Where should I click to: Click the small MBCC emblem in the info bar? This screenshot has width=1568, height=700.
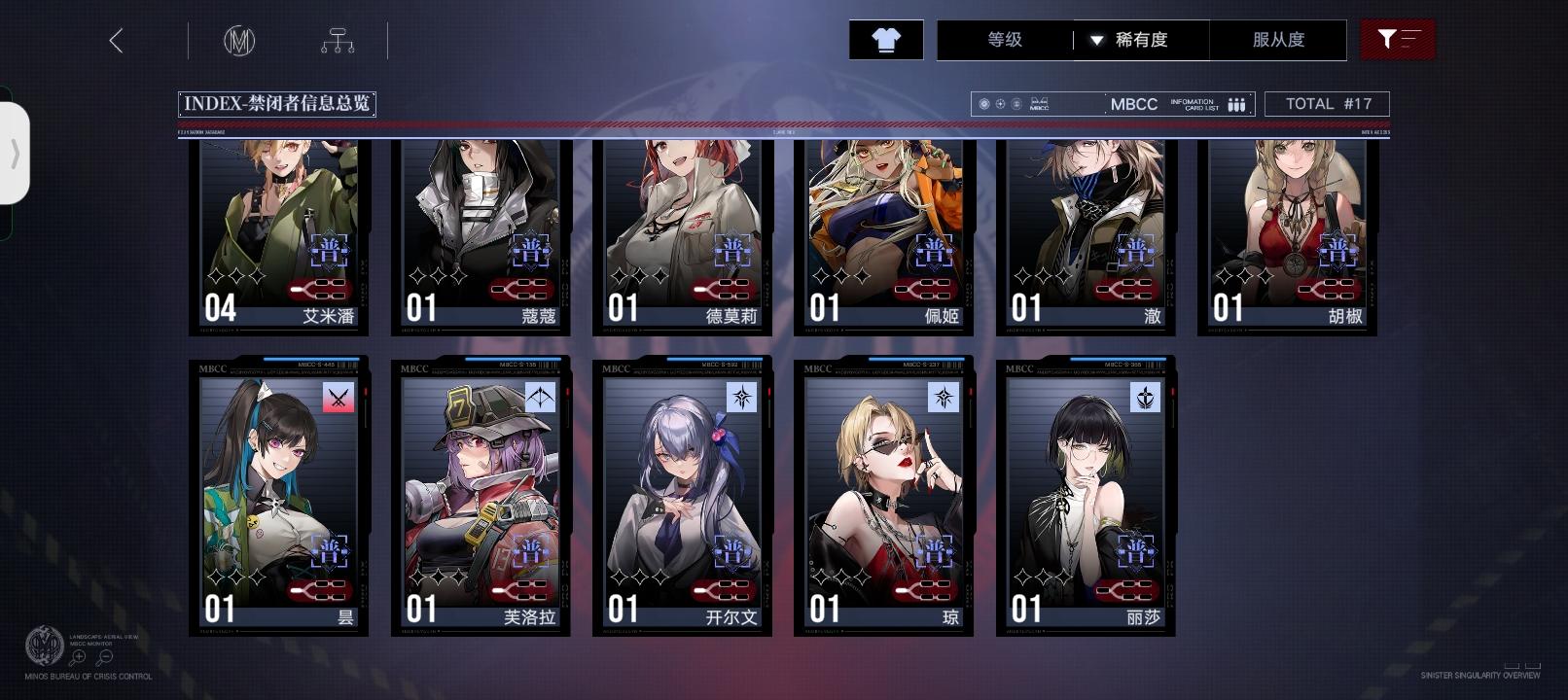(x=1038, y=103)
